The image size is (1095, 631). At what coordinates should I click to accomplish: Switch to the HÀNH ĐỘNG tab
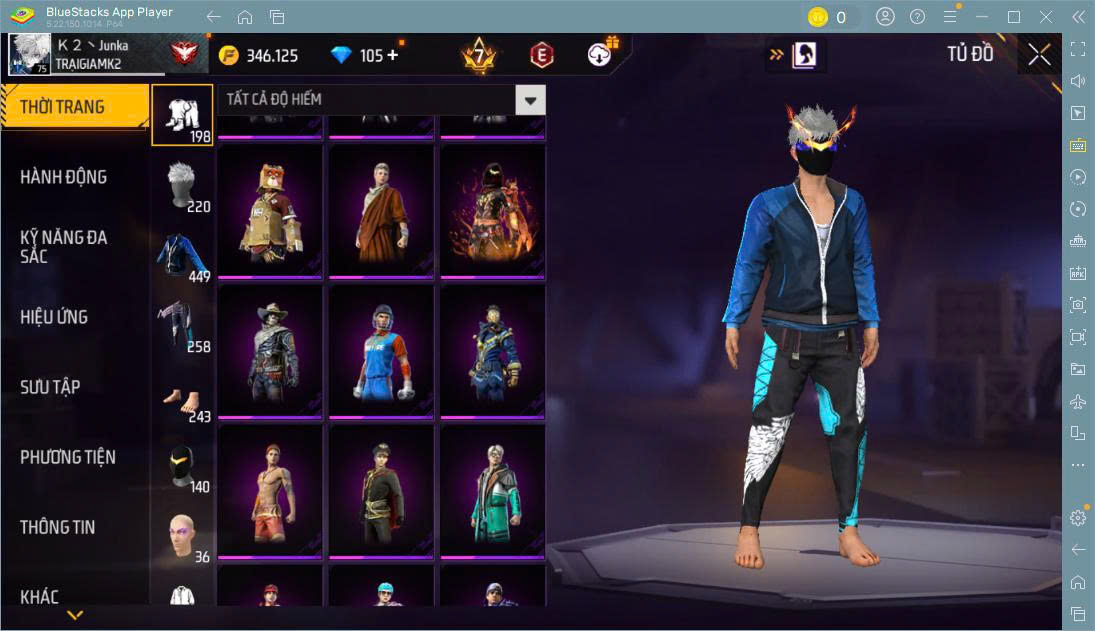tap(63, 177)
